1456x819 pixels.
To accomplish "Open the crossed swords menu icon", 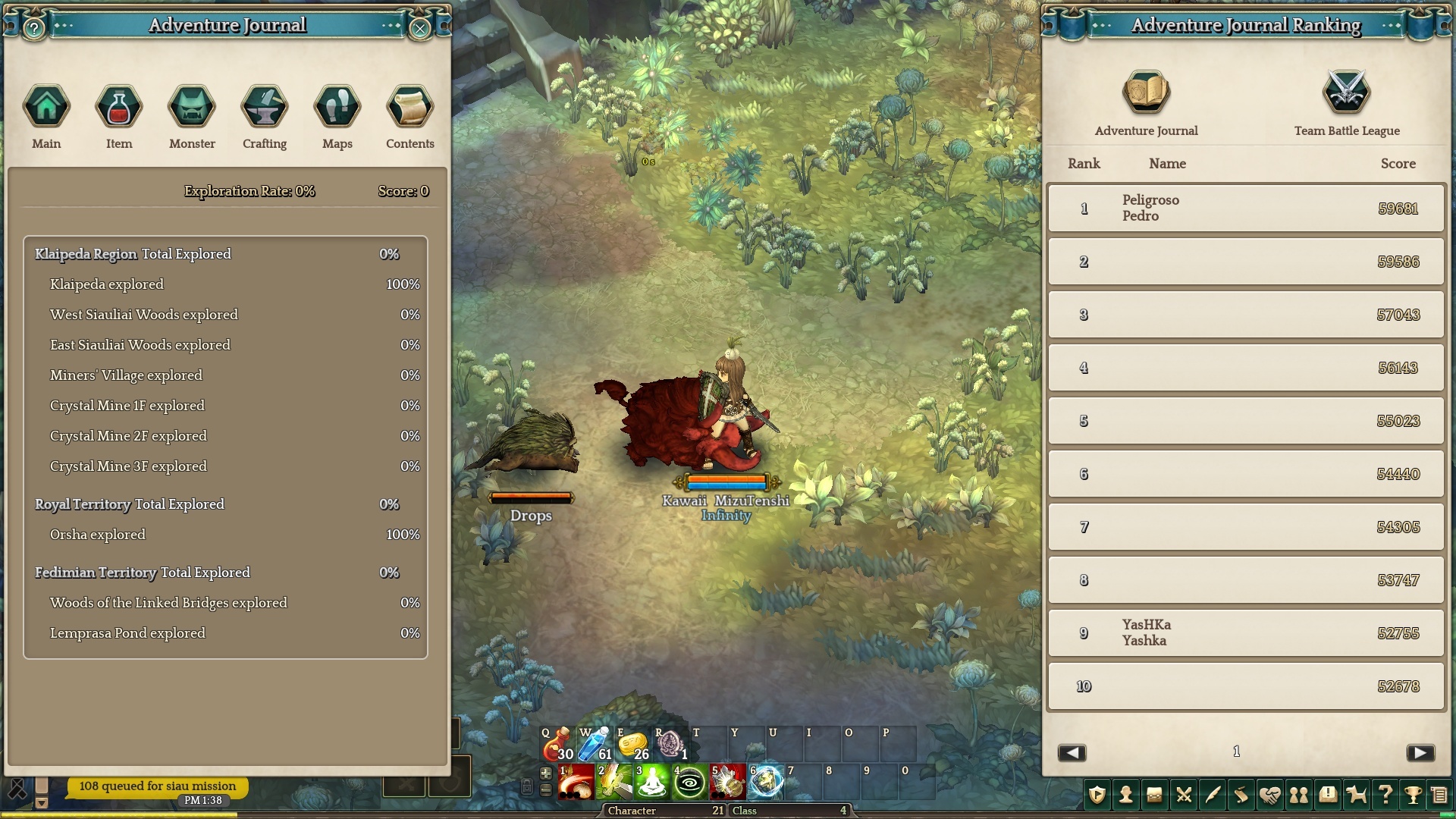I will coord(1184,795).
